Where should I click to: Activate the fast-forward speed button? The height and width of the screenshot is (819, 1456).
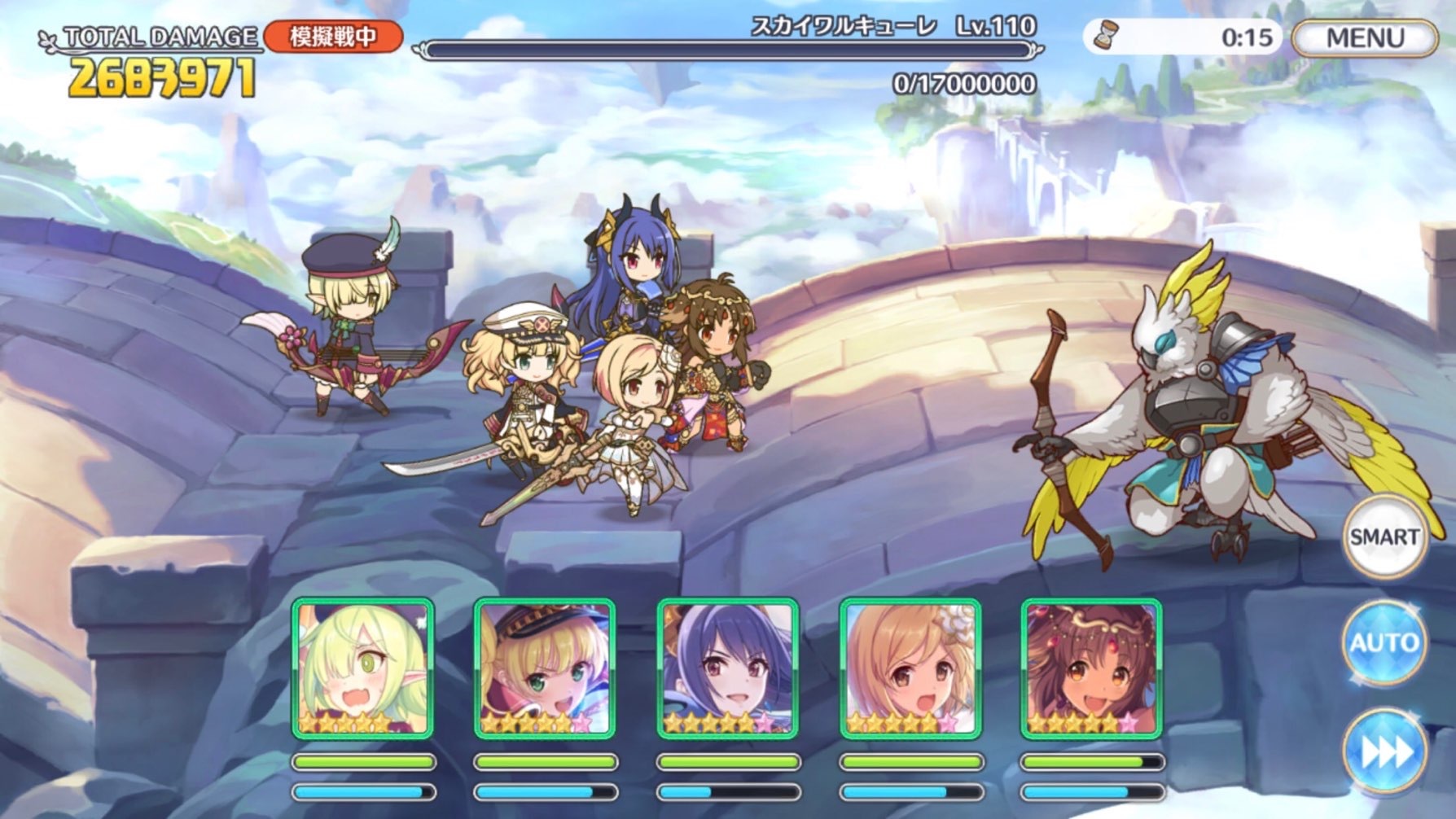[1384, 751]
